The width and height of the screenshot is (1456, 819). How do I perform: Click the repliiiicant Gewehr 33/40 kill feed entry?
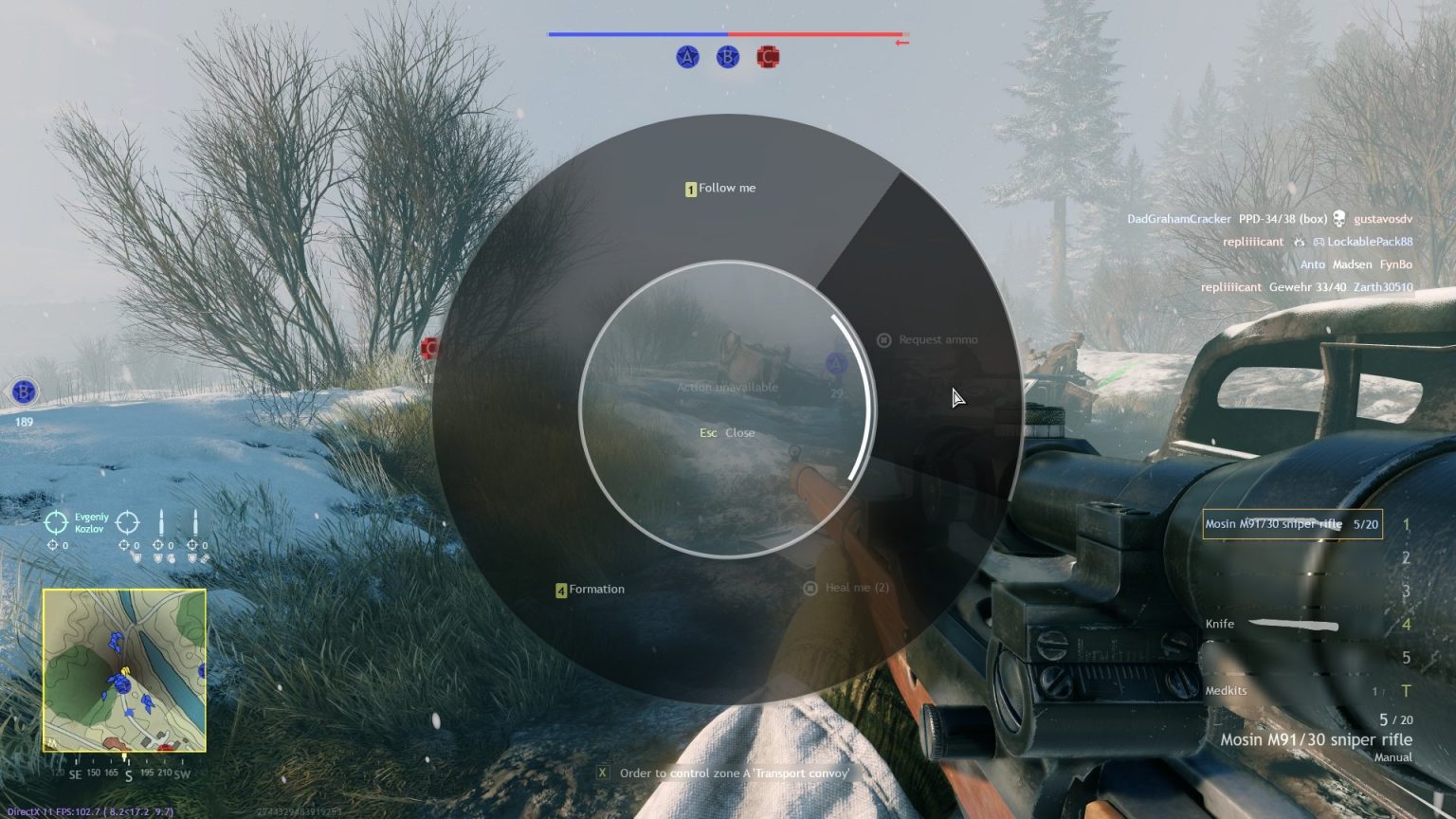click(x=1307, y=286)
